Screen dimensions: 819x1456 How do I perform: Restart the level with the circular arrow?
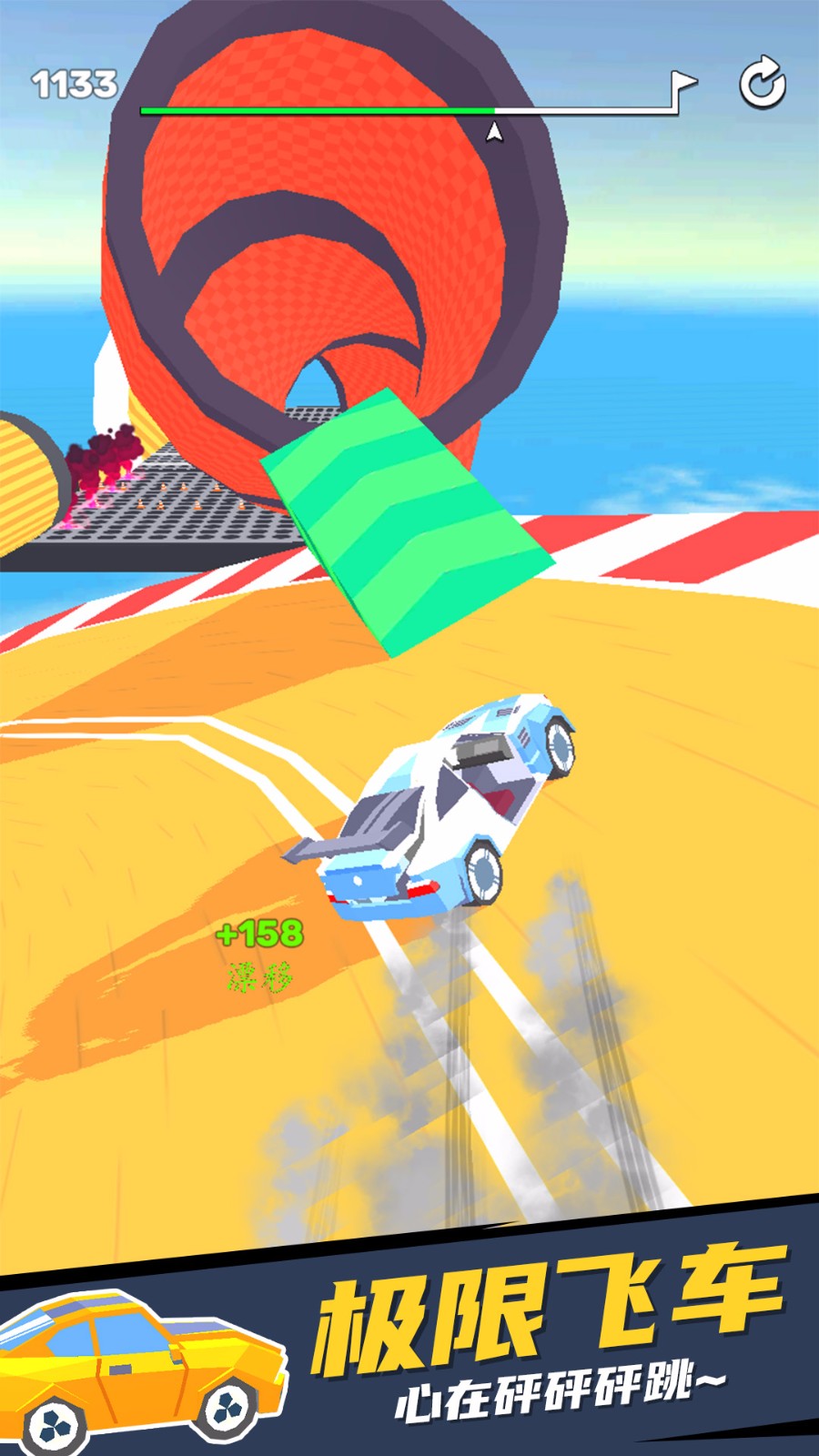coord(762,84)
